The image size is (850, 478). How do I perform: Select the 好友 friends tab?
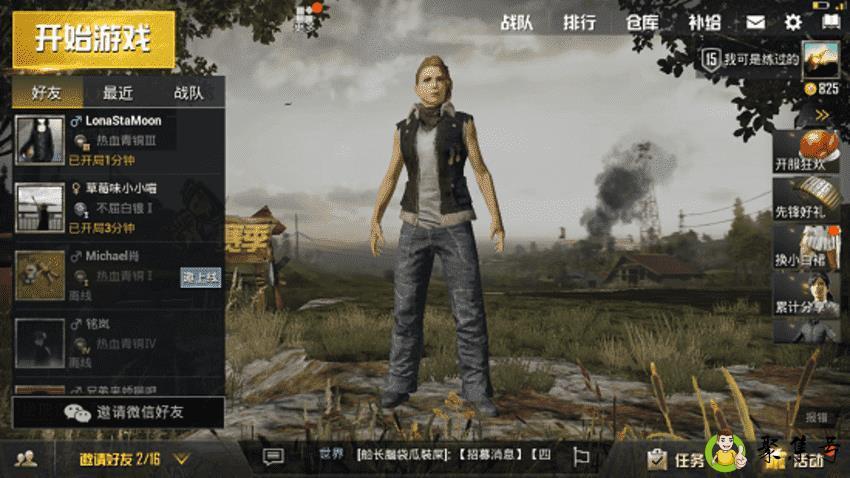pos(47,93)
